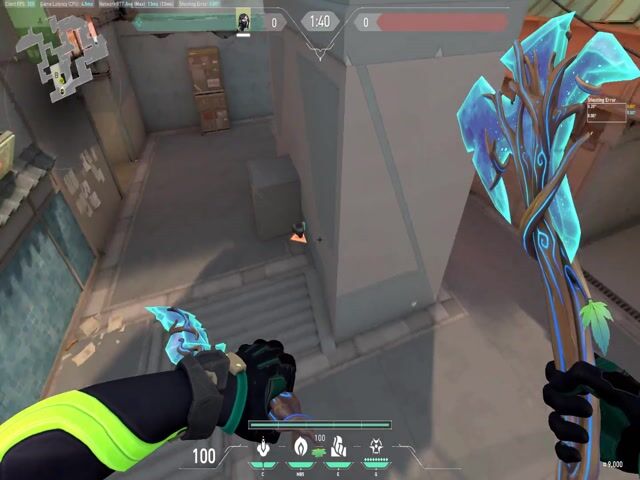The width and height of the screenshot is (640, 480).
Task: Trigger the Toxic Screen wall ability
Action: point(338,447)
